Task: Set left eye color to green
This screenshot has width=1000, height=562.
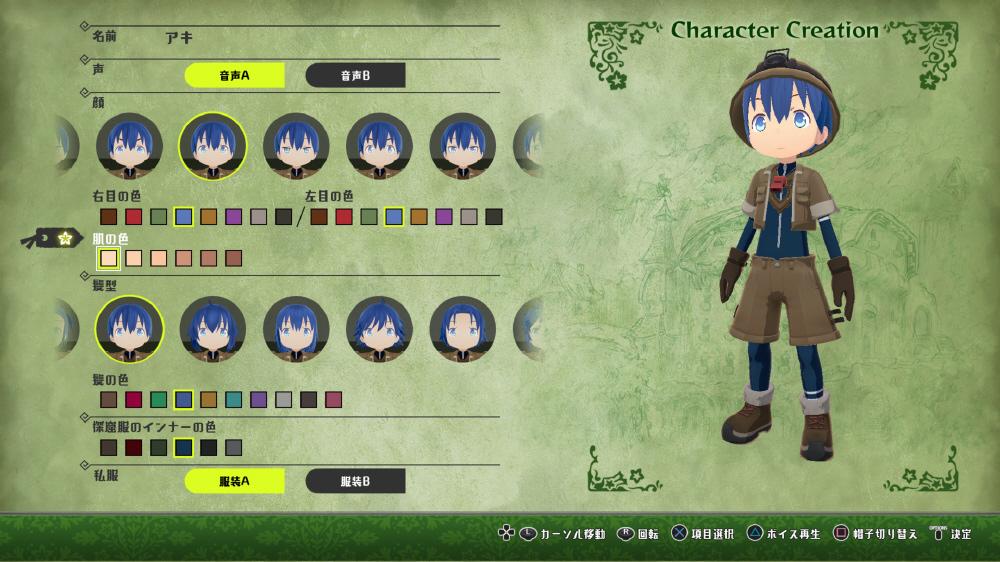Action: [x=369, y=217]
